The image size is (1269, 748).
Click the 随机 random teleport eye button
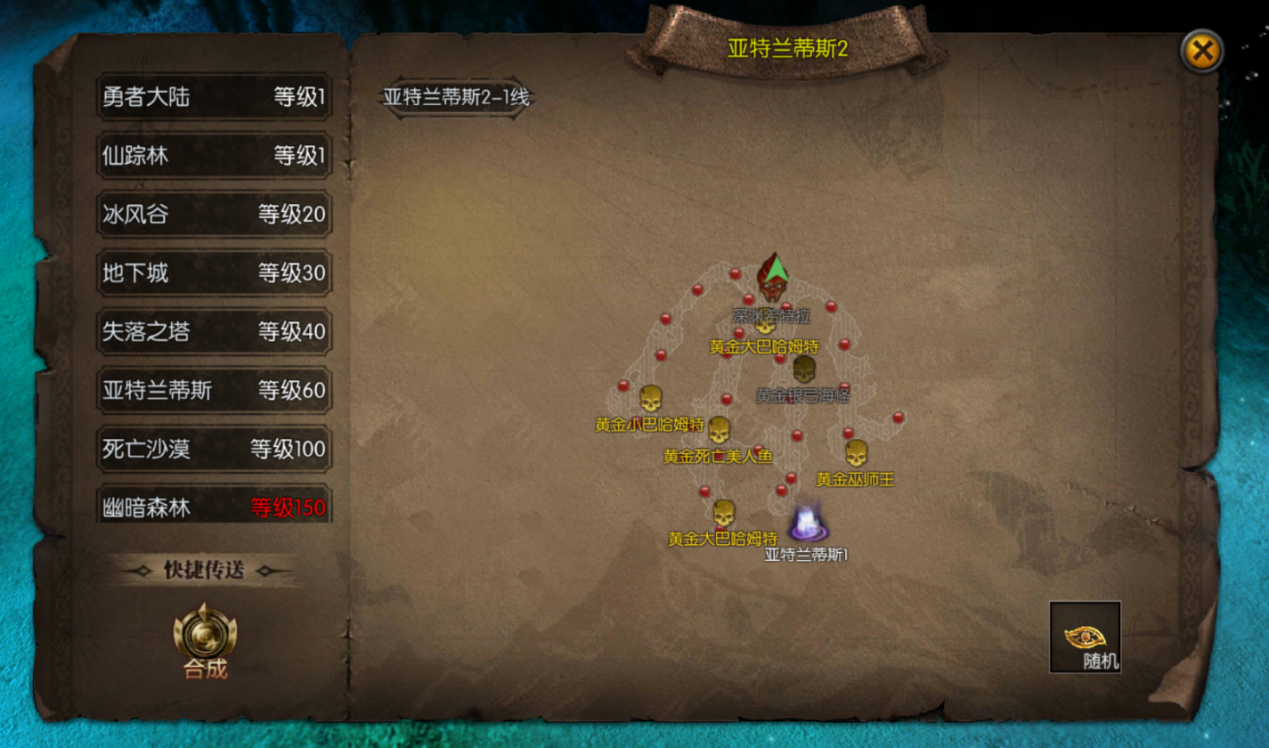click(1084, 637)
